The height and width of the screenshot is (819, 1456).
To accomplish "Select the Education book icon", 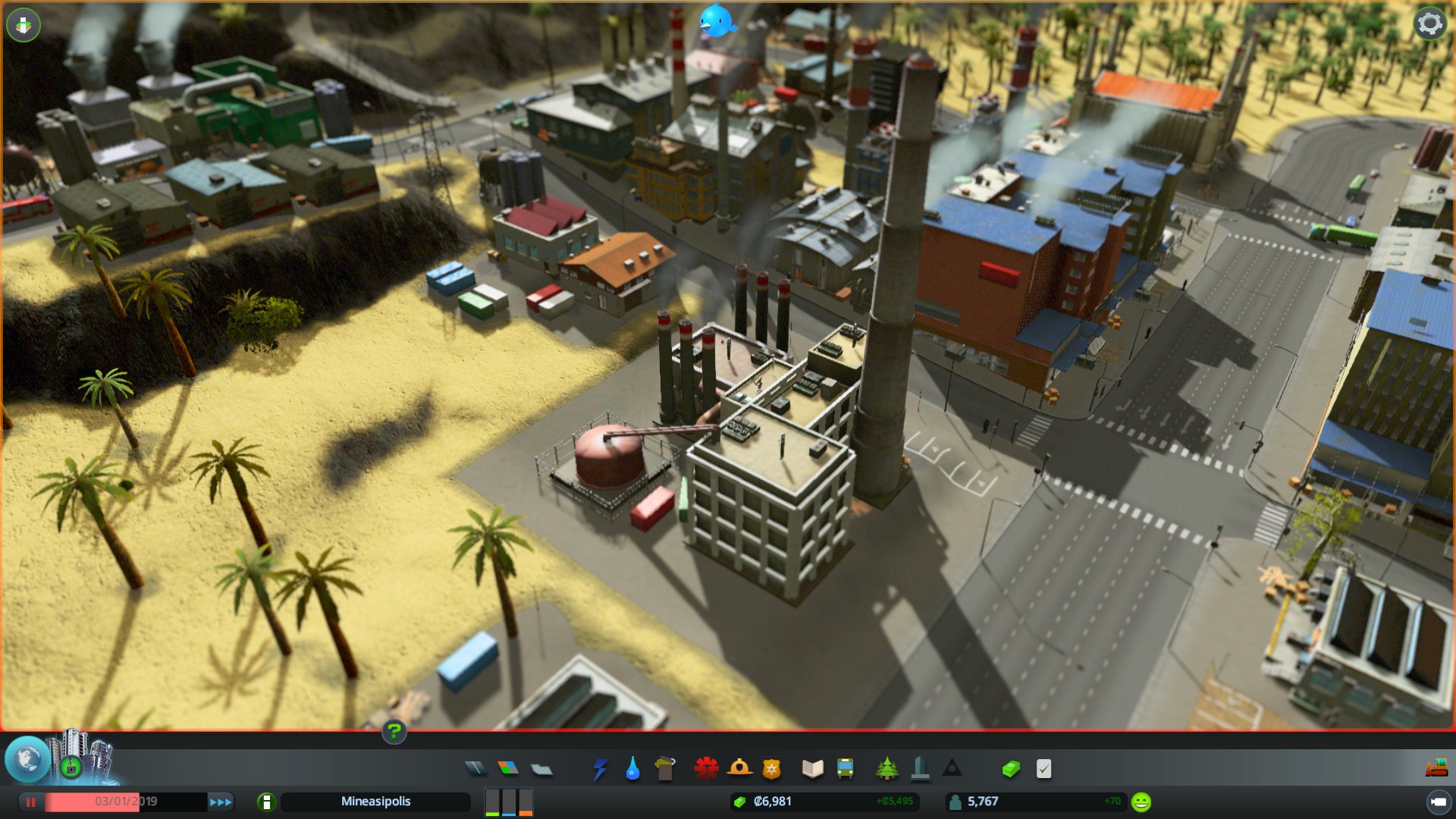I will 812,769.
